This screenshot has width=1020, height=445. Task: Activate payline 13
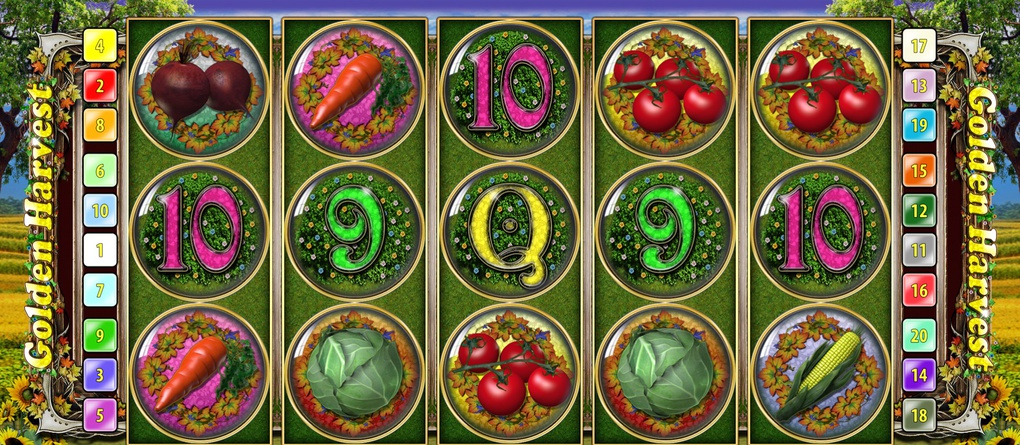pos(919,86)
